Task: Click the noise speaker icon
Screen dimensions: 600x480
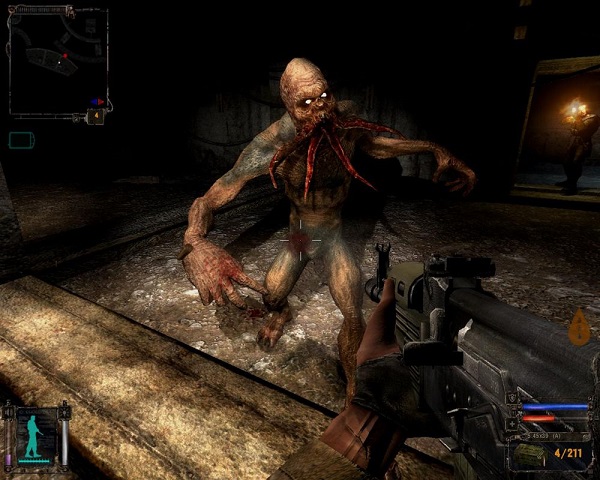Action: click(10, 411)
